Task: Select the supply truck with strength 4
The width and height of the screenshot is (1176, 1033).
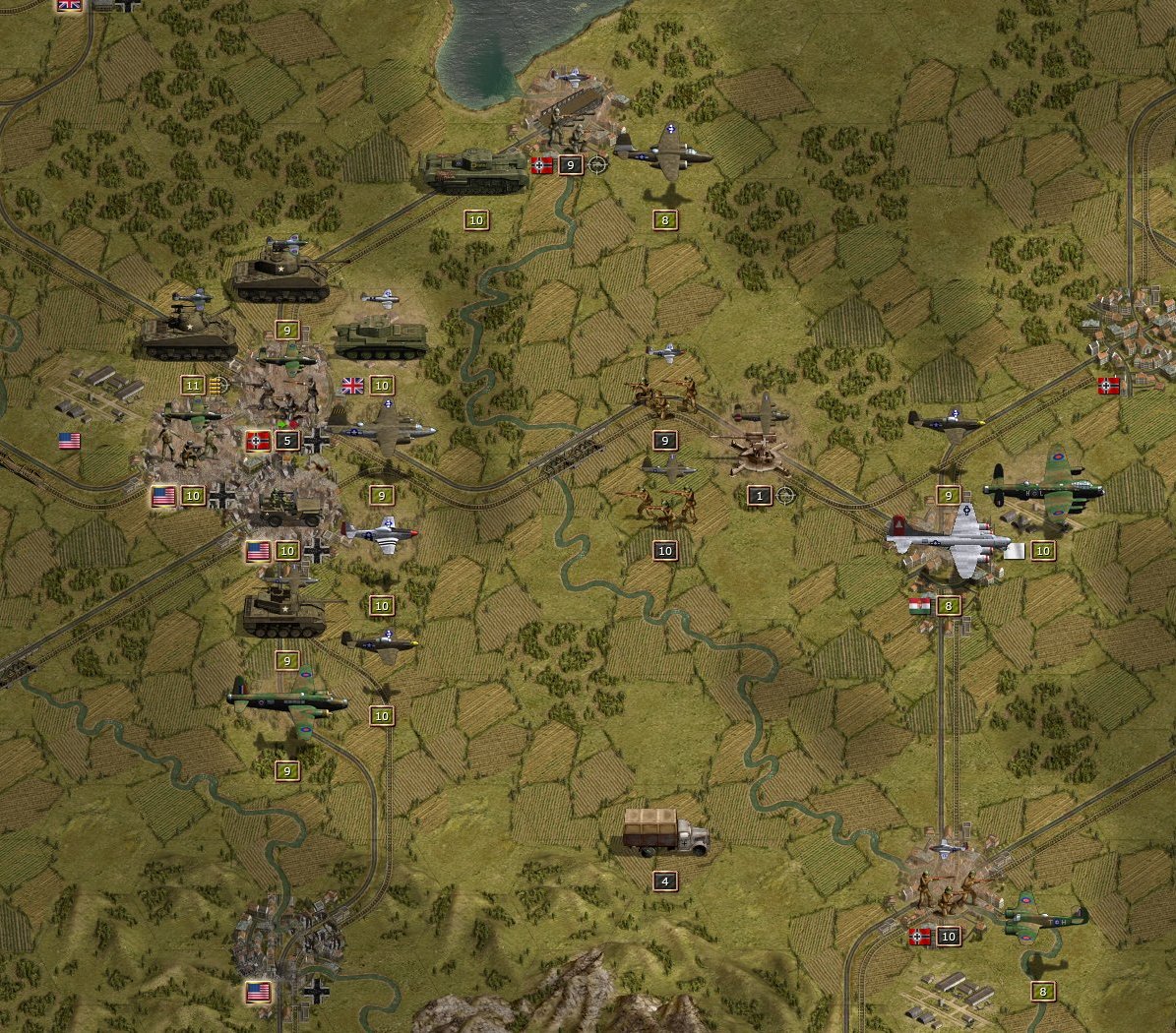Action: (665, 834)
